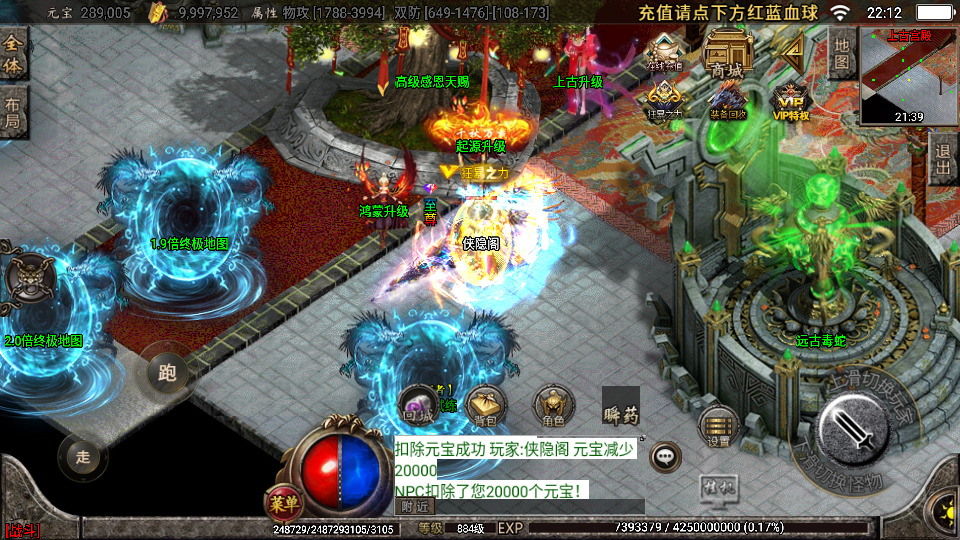Open the chat speech bubble button
This screenshot has width=960, height=540.
point(665,458)
